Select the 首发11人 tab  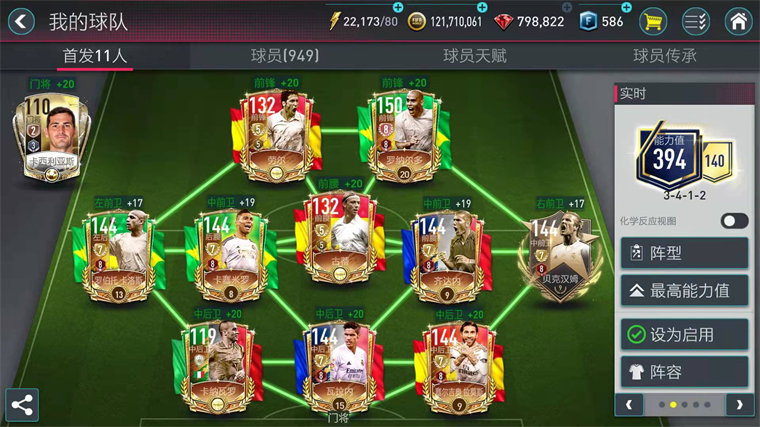95,56
